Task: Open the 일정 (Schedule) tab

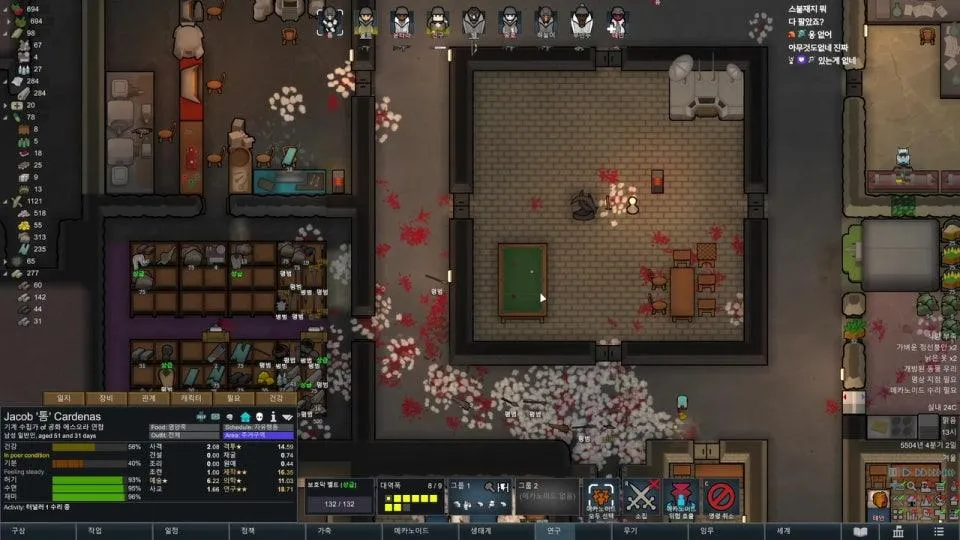Action: point(171,531)
